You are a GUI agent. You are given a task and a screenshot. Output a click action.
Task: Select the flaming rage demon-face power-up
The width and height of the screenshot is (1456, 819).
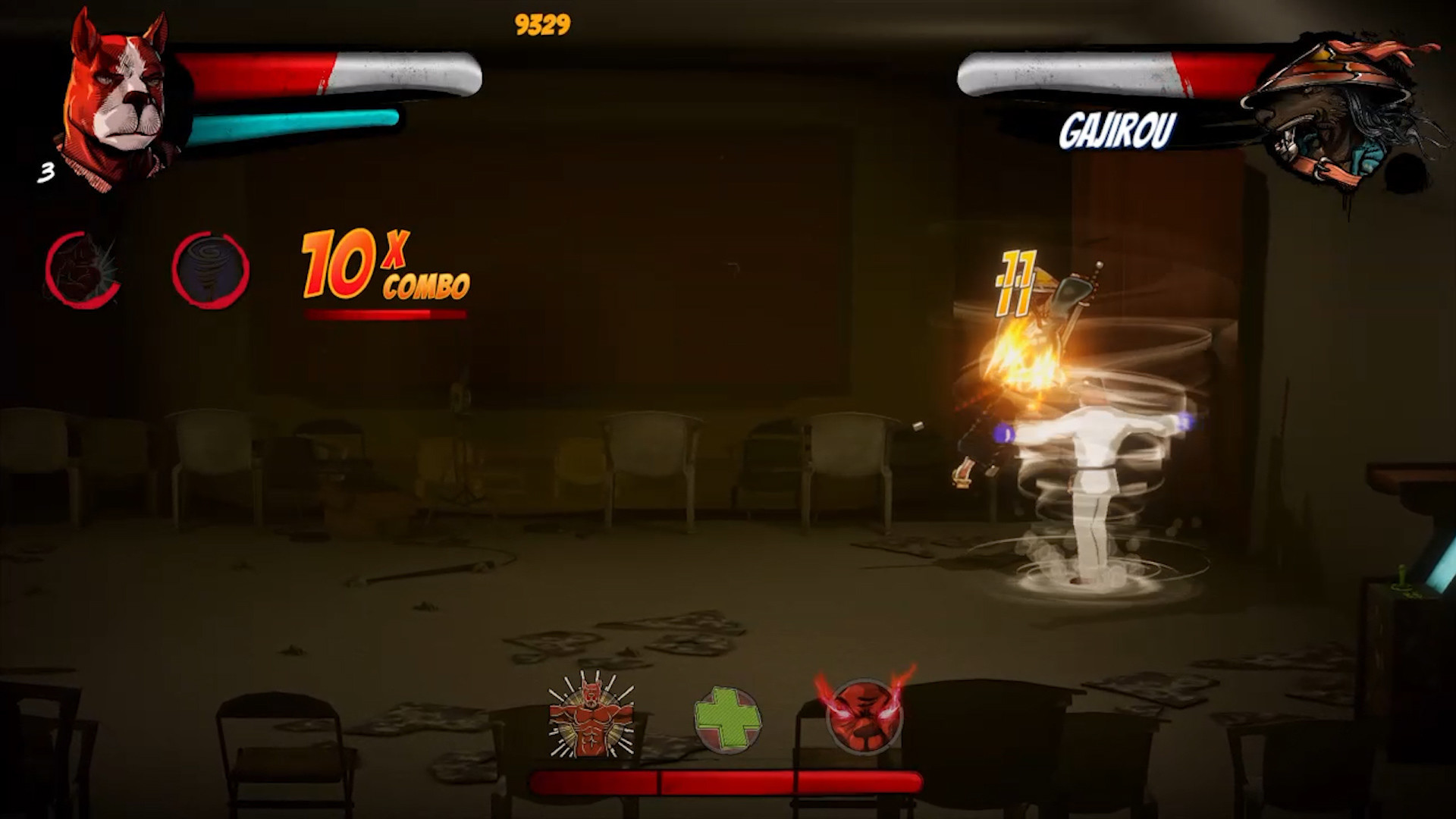[x=867, y=717]
